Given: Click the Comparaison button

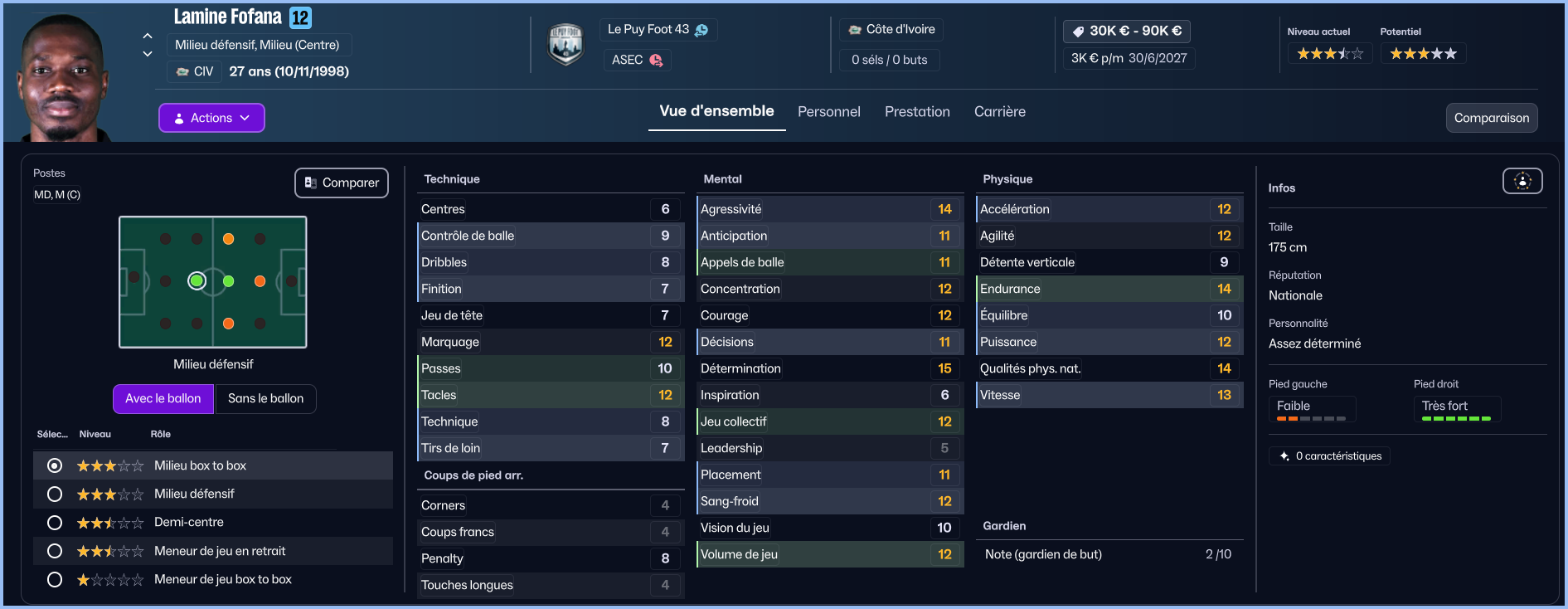Looking at the screenshot, I should [1491, 118].
